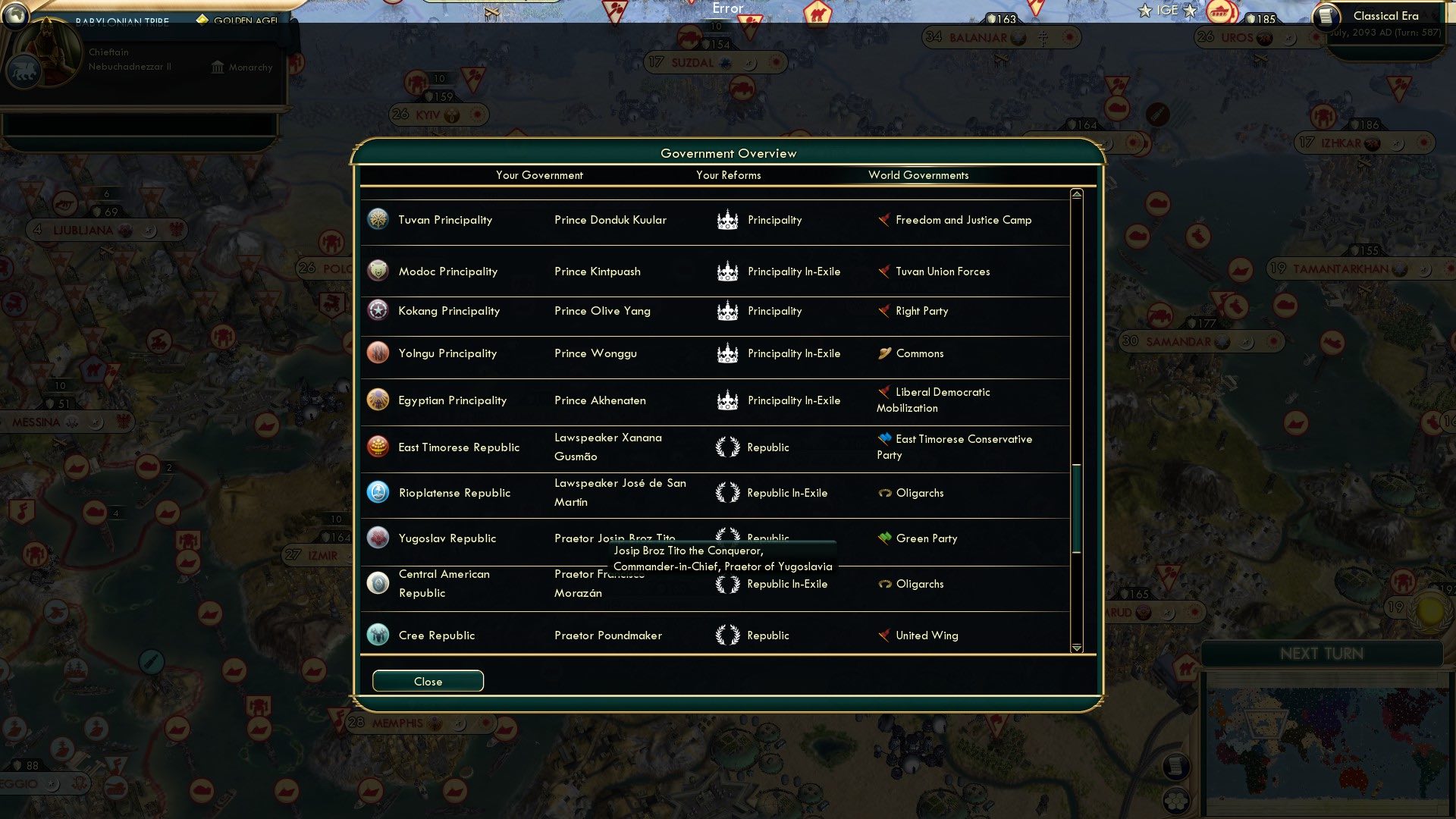Click the Egyptian Principality emblem icon

coord(378,400)
